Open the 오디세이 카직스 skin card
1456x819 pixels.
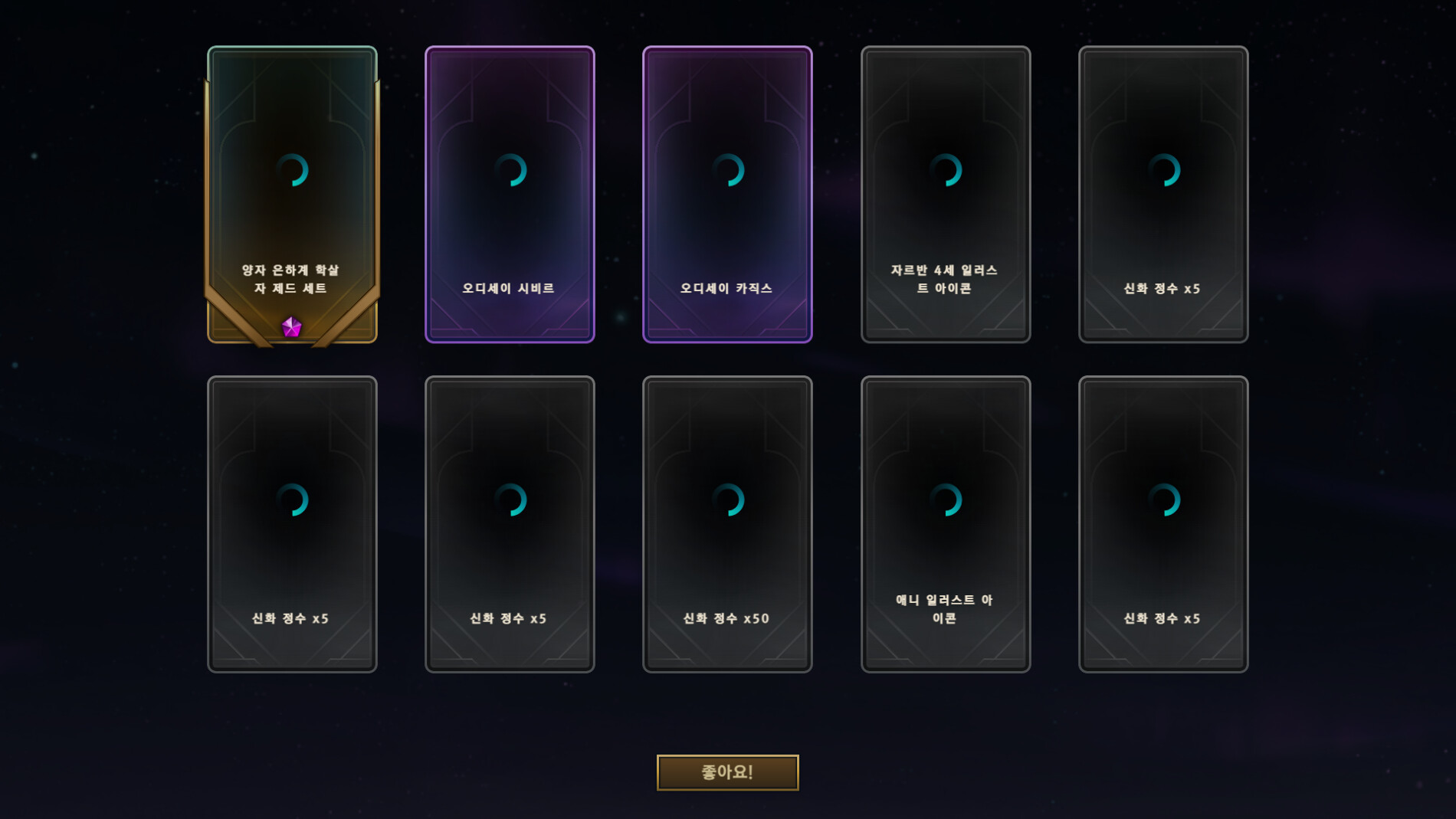727,195
